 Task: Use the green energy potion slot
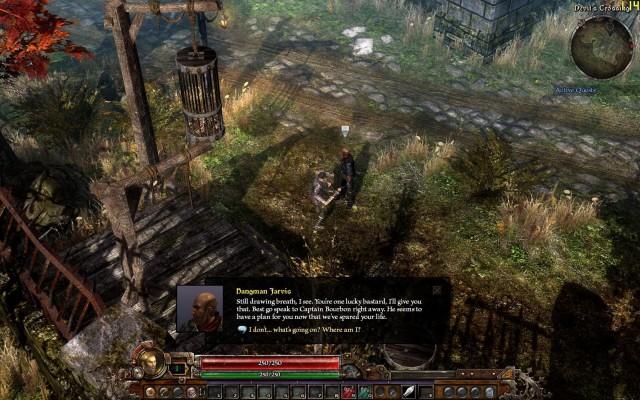click(x=366, y=391)
